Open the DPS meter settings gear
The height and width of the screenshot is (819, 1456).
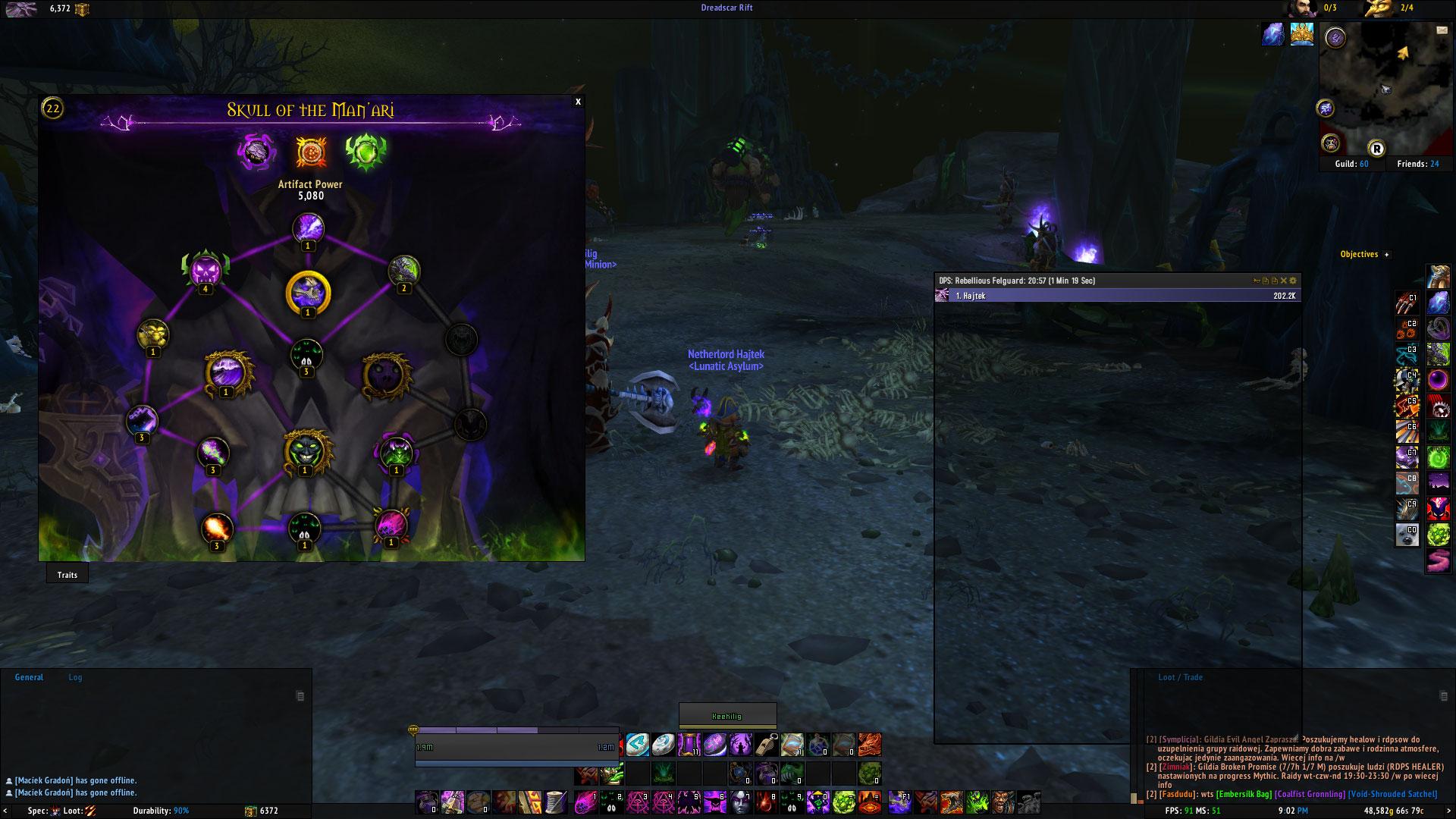(x=1294, y=281)
